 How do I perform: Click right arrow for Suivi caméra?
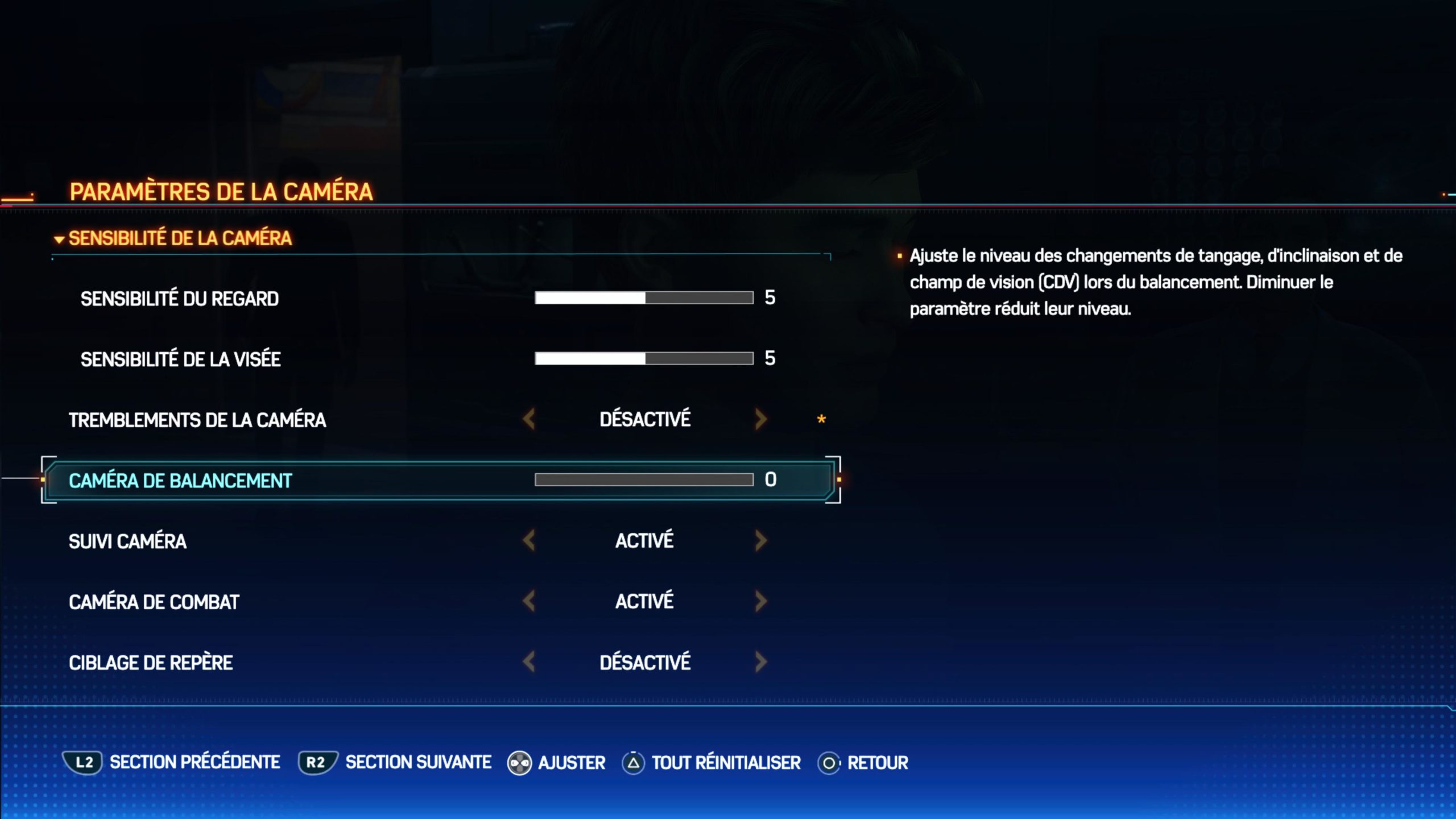click(x=761, y=541)
